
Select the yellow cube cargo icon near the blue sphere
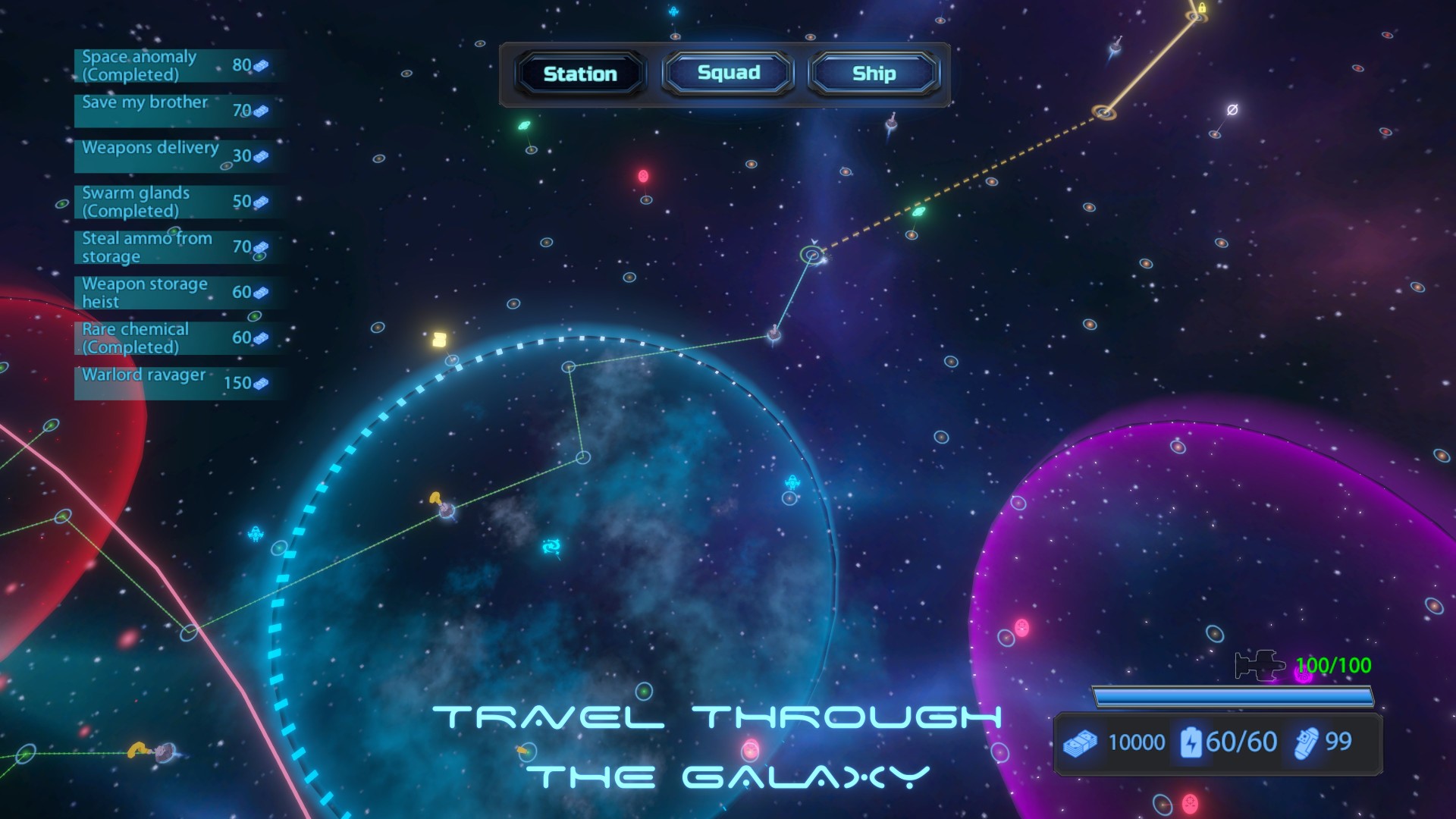(438, 339)
